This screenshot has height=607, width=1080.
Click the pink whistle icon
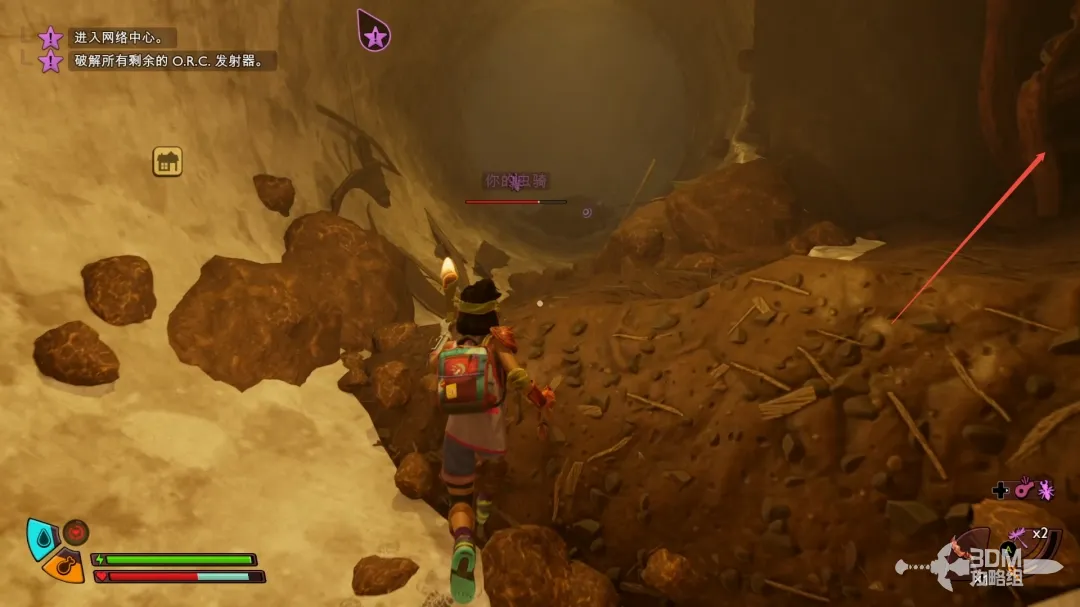tap(1022, 490)
